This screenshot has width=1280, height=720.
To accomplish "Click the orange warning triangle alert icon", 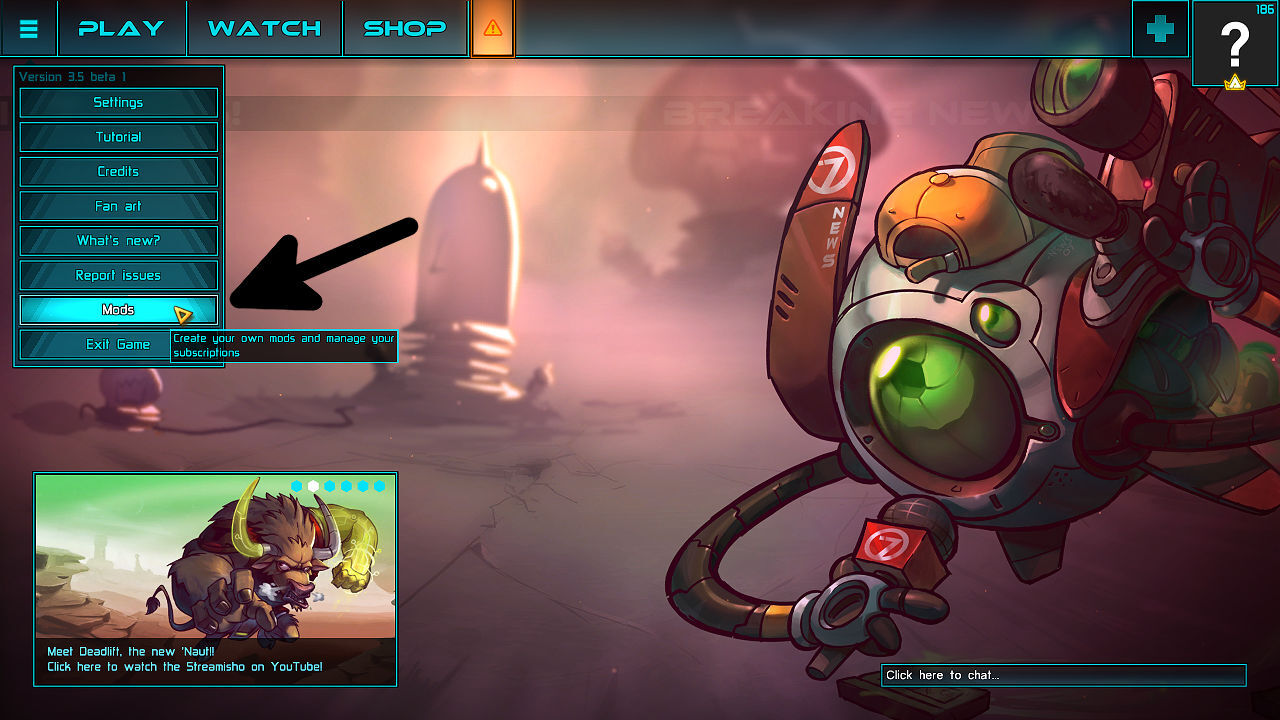I will 491,28.
